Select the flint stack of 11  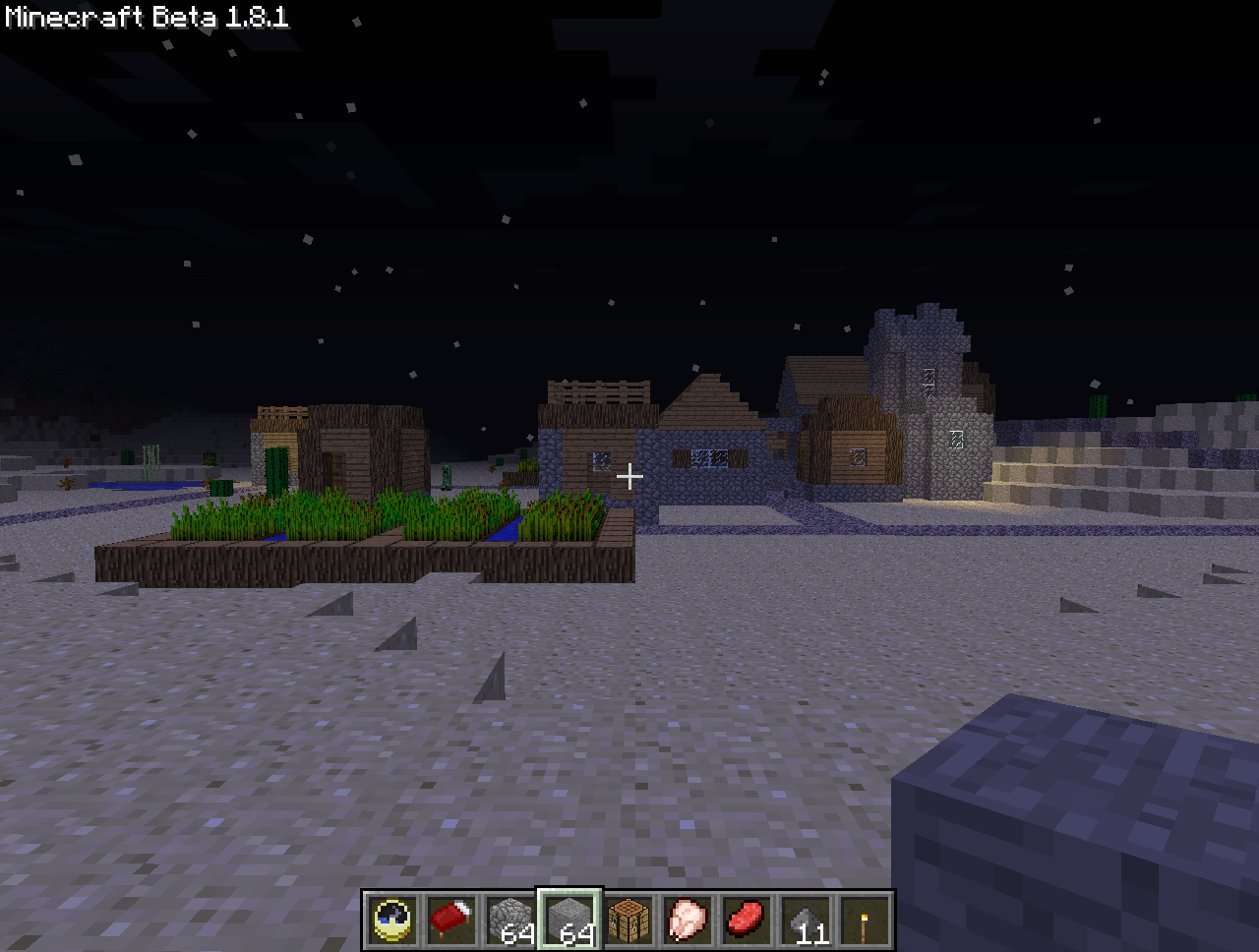(807, 922)
